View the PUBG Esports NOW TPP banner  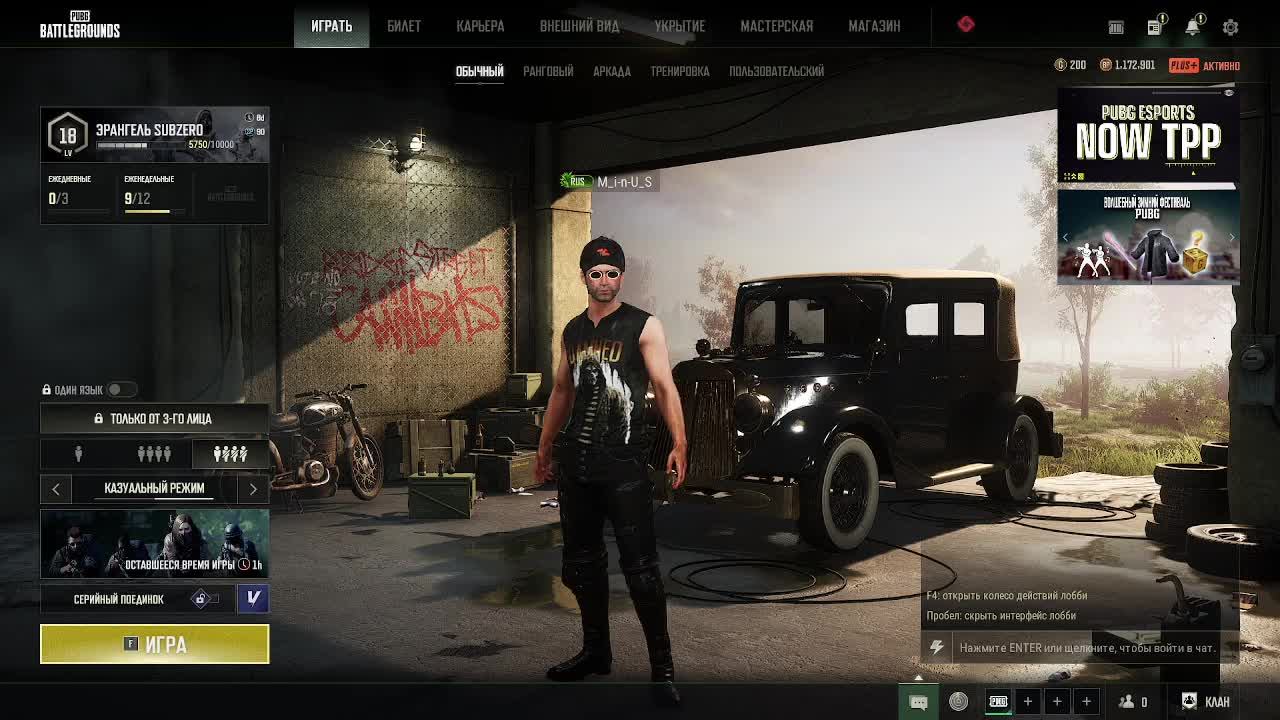[1148, 136]
